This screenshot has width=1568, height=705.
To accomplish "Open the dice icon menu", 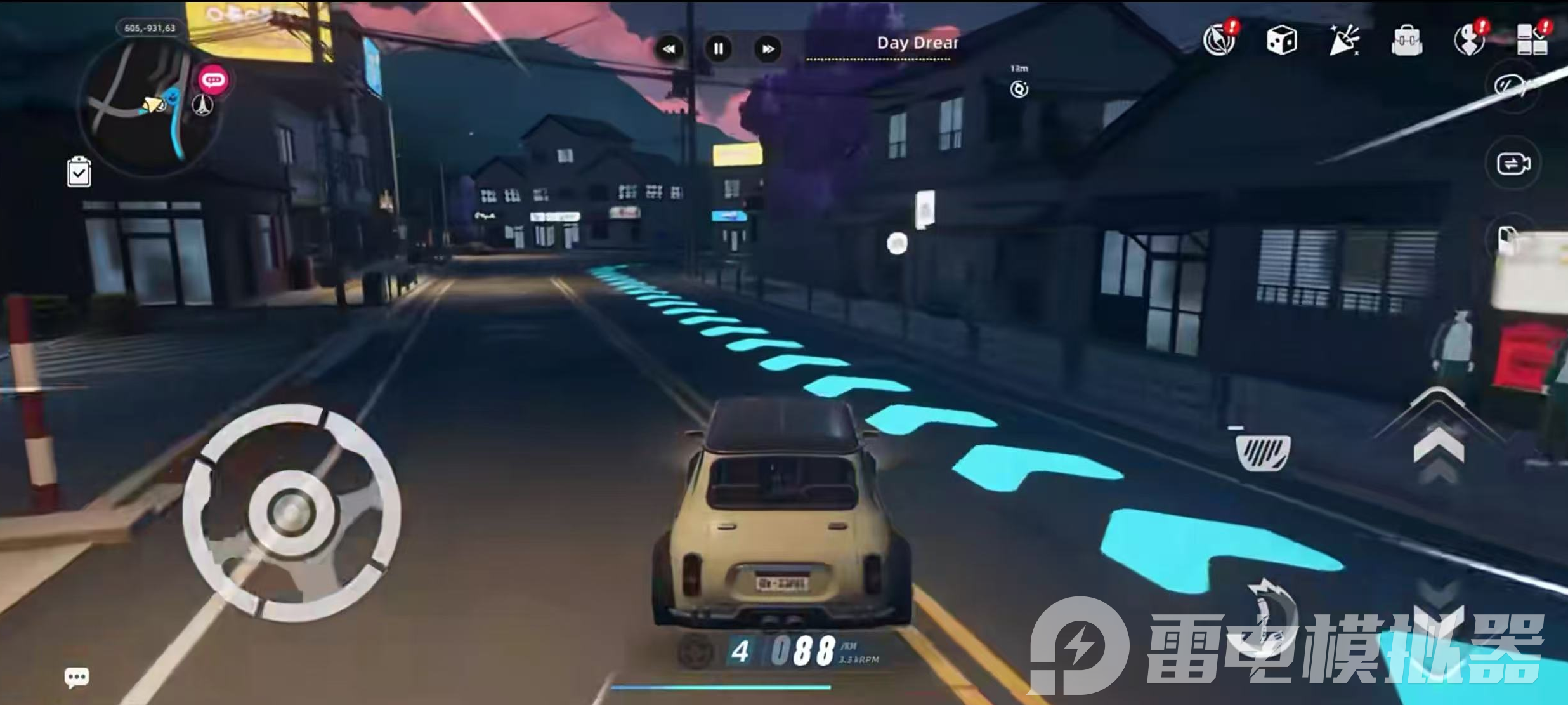I will click(1281, 41).
